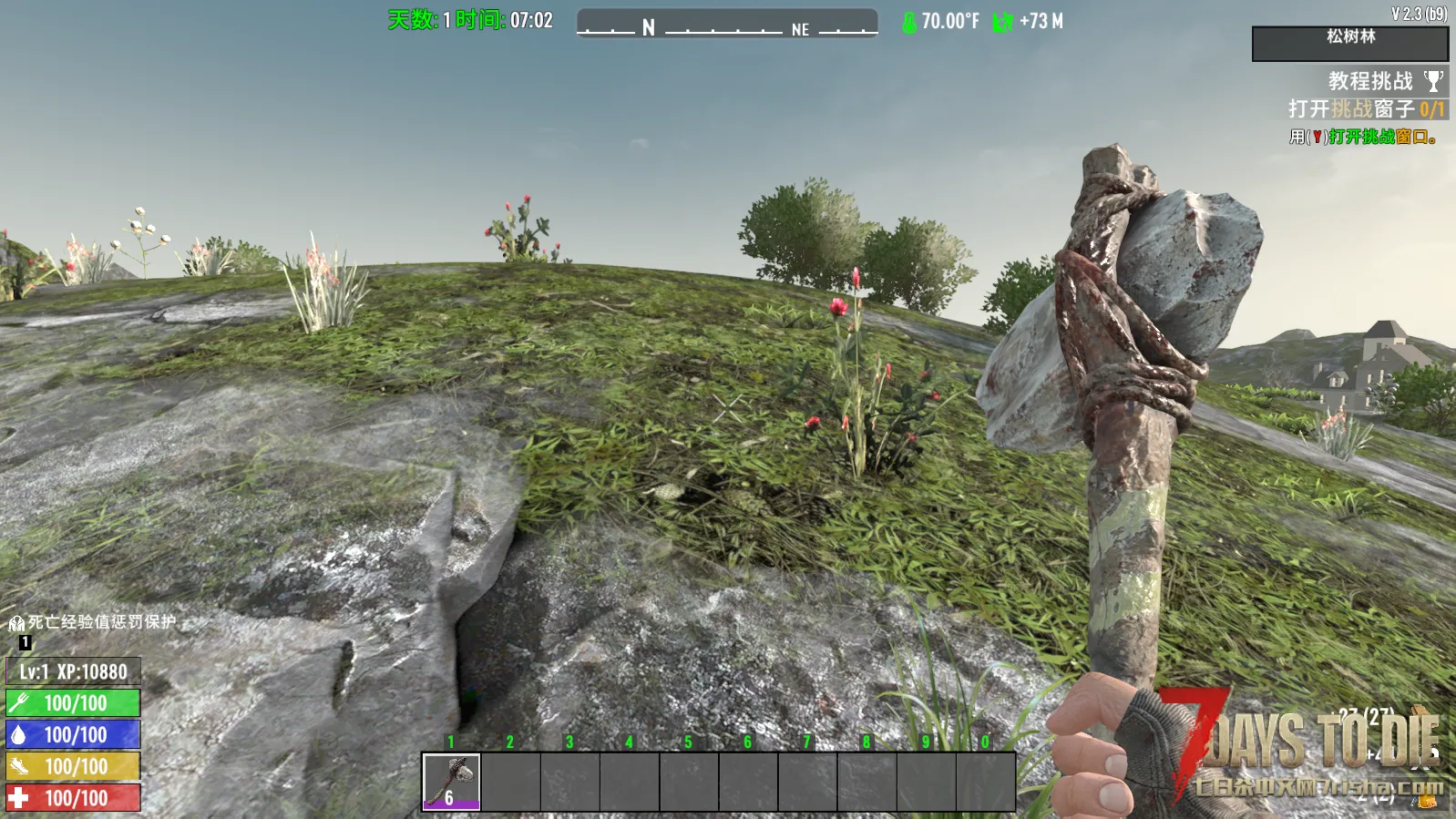Screen dimensions: 1456x819
Task: Select the open challenge window objective
Action: tap(1365, 109)
